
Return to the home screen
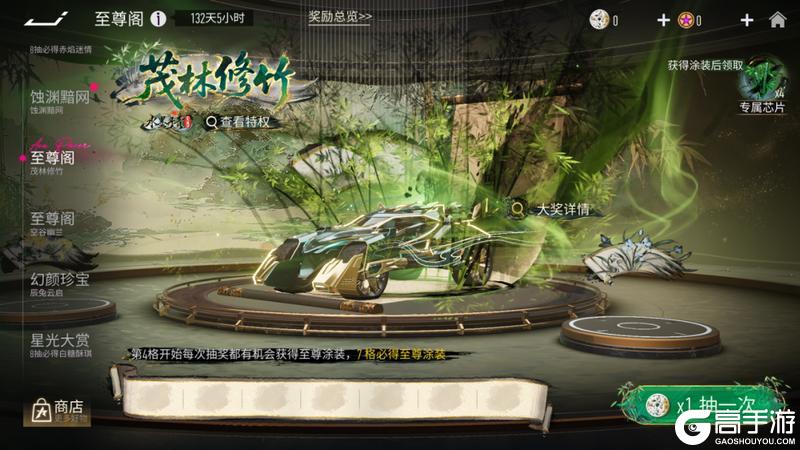tap(777, 19)
